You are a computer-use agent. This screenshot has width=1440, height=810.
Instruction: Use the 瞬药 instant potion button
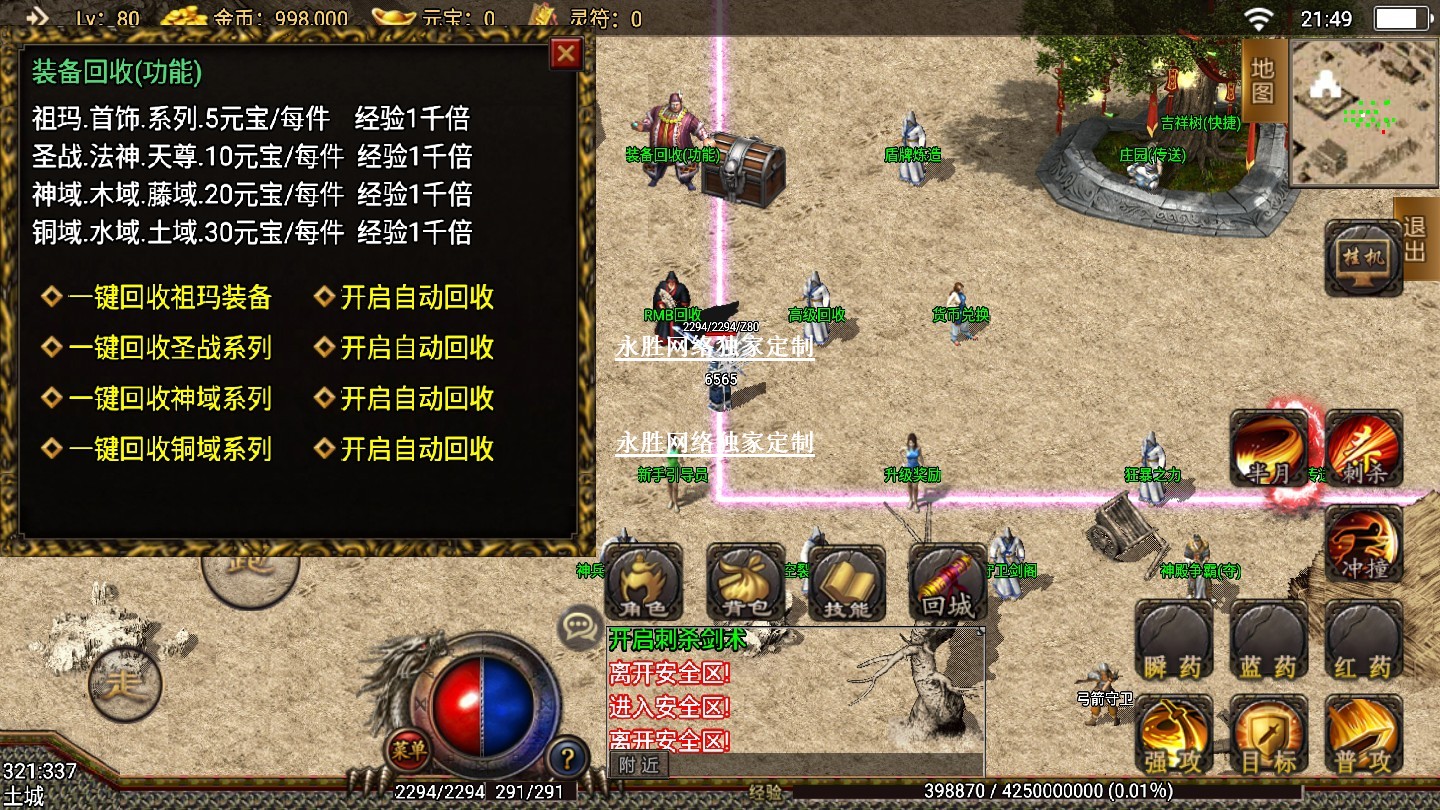pos(1174,641)
